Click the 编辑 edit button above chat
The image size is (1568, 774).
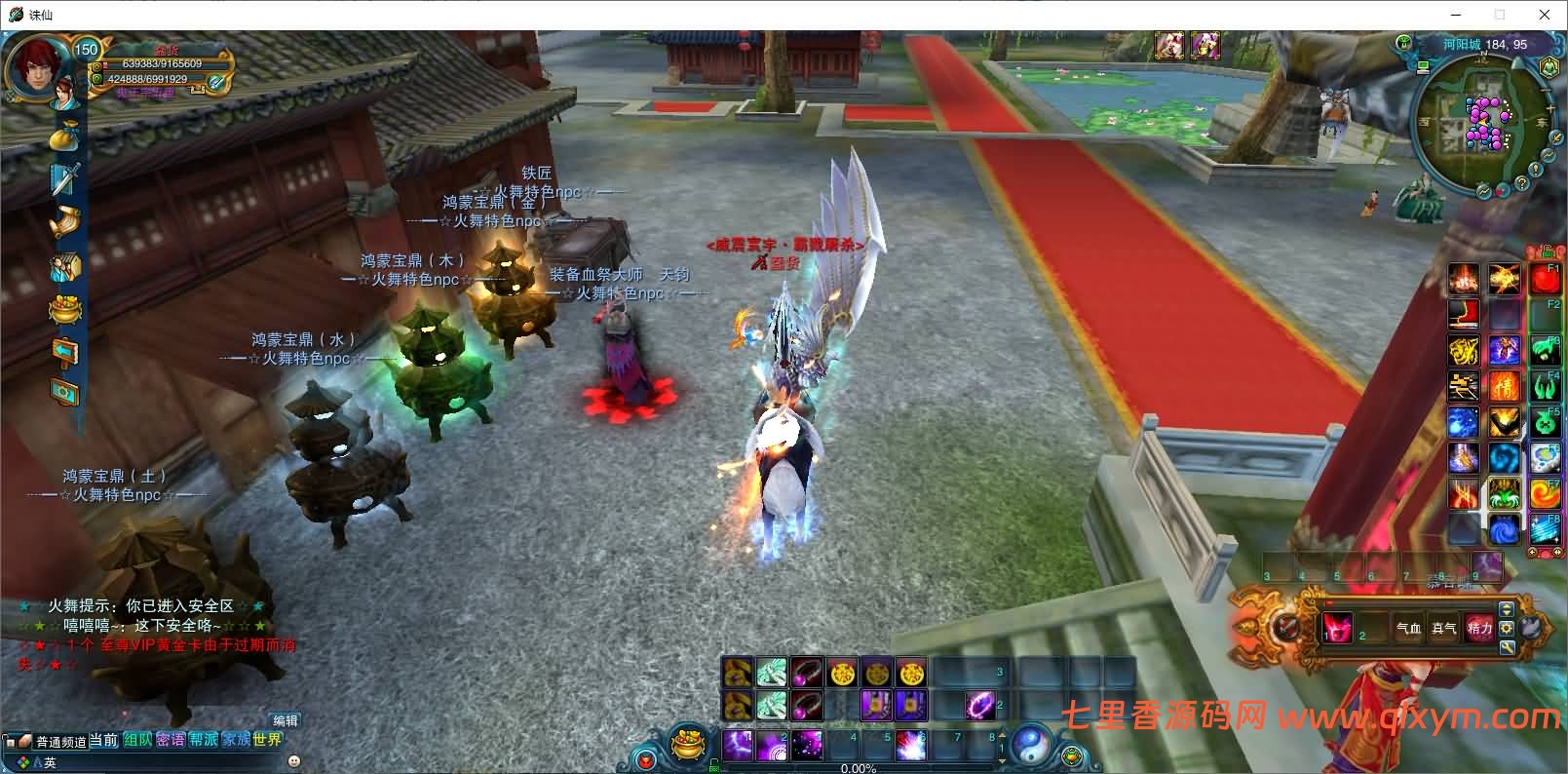pyautogui.click(x=285, y=720)
